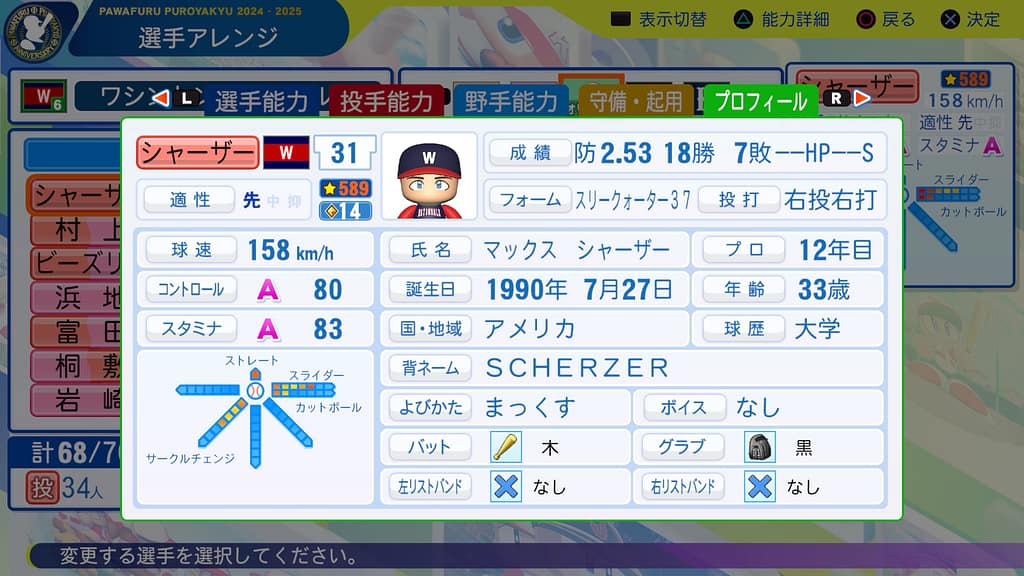Viewport: 1024px width, 576px height.
Task: Choose the 右リストバンド setting
Action: click(760, 486)
